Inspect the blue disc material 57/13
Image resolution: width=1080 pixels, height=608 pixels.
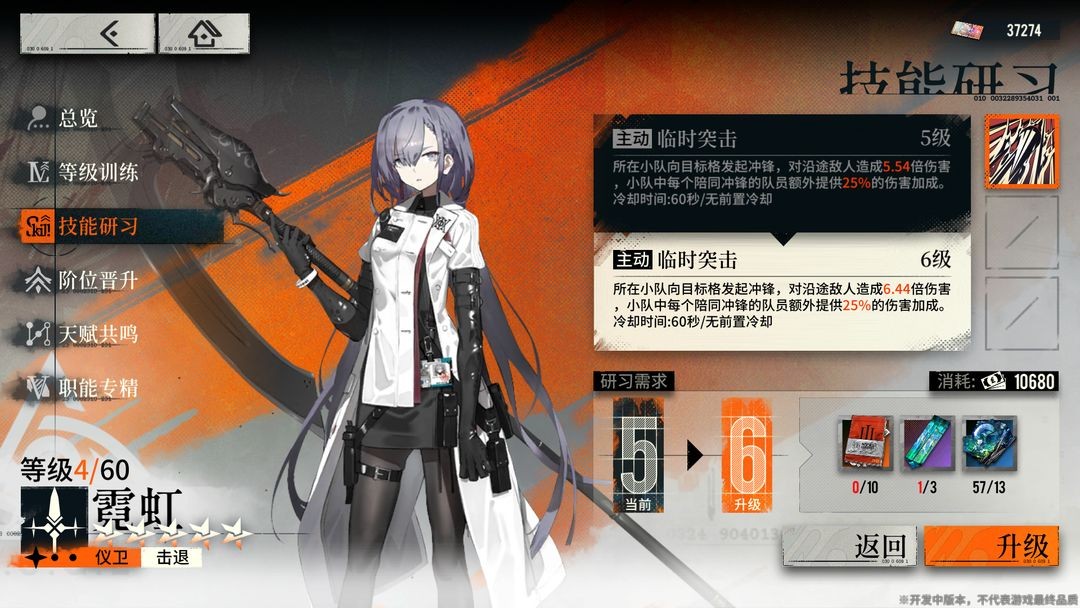[x=989, y=446]
